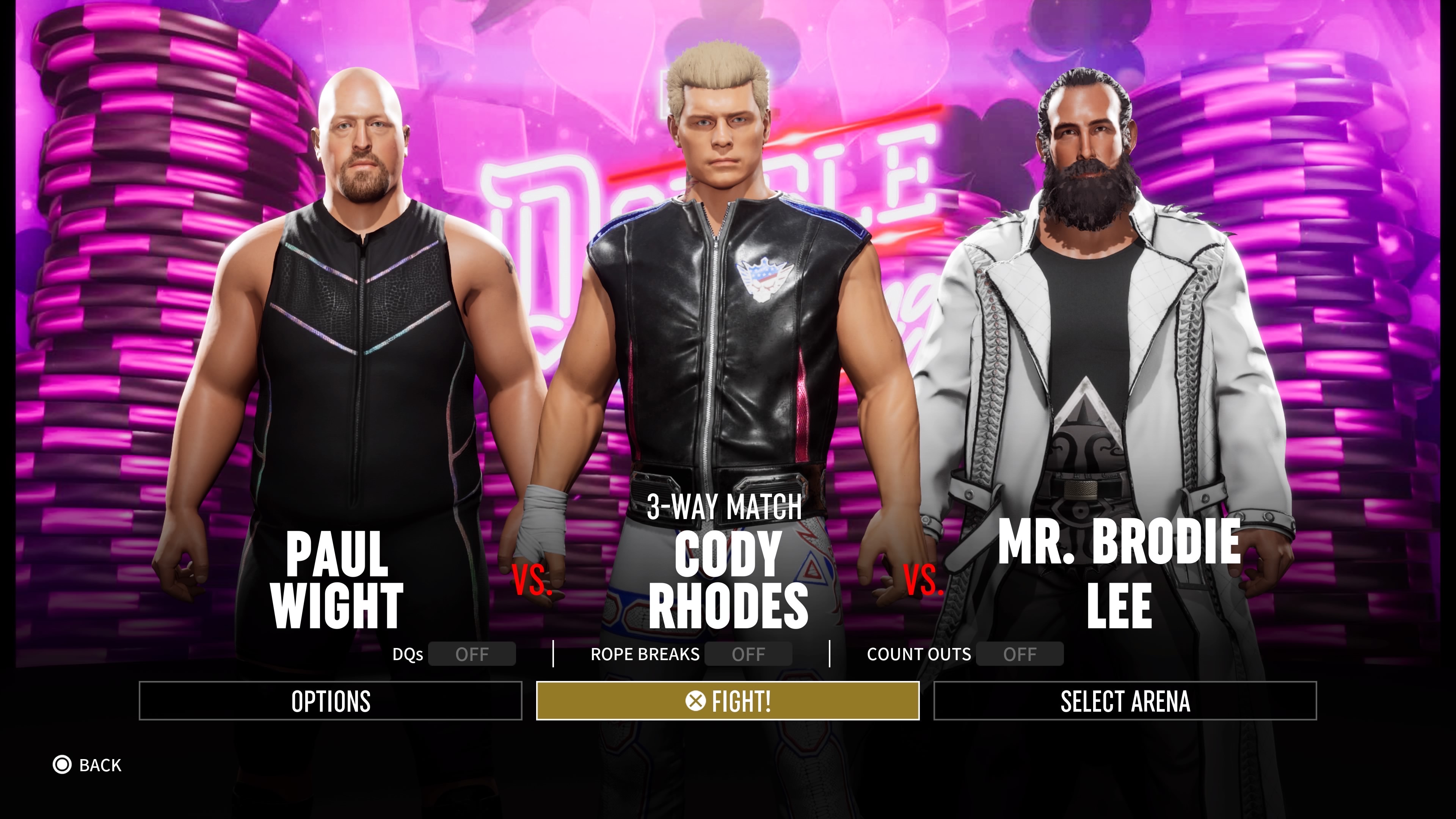This screenshot has height=819, width=1456.
Task: Open the Options menu
Action: pyautogui.click(x=331, y=701)
